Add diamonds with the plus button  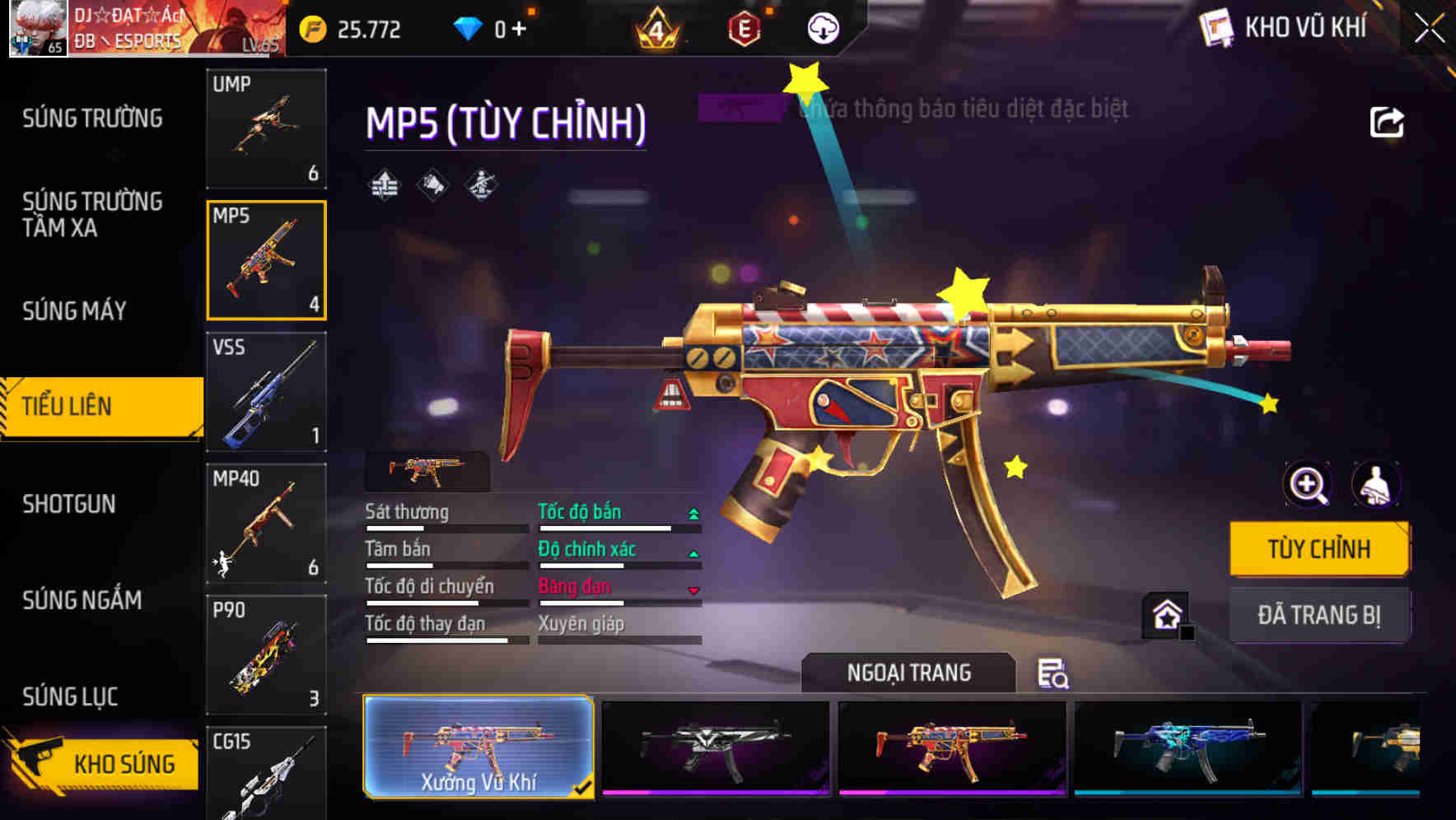(x=519, y=30)
